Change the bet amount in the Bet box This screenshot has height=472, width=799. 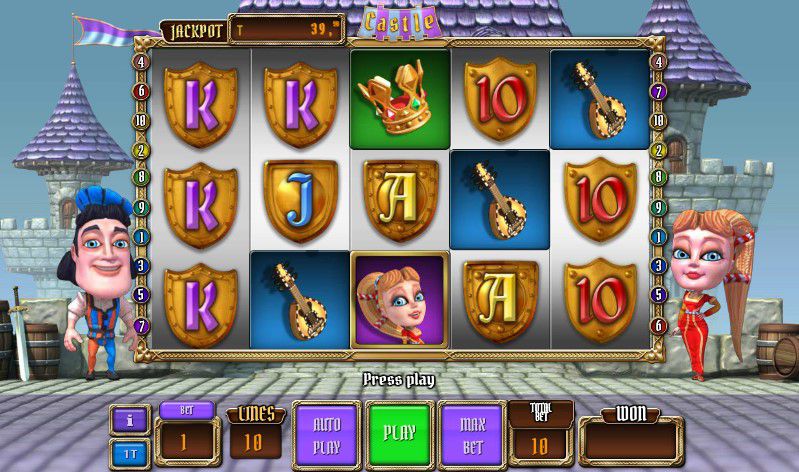(x=184, y=441)
